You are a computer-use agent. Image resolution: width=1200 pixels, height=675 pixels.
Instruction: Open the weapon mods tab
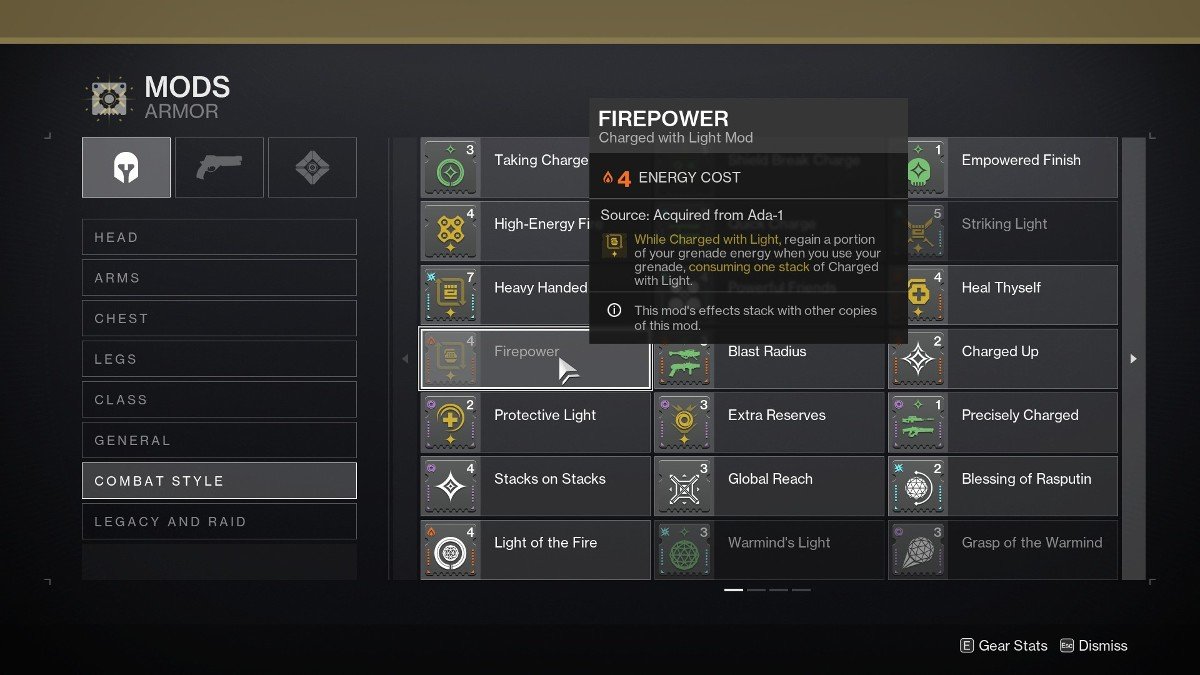click(x=219, y=167)
